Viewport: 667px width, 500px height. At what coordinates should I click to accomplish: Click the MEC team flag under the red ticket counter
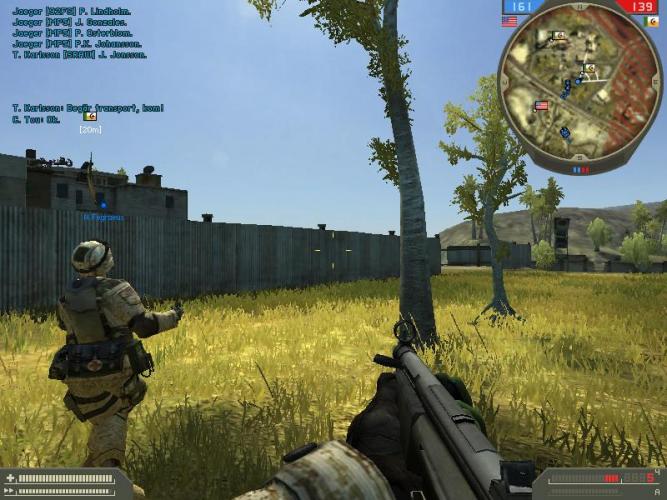[x=652, y=20]
